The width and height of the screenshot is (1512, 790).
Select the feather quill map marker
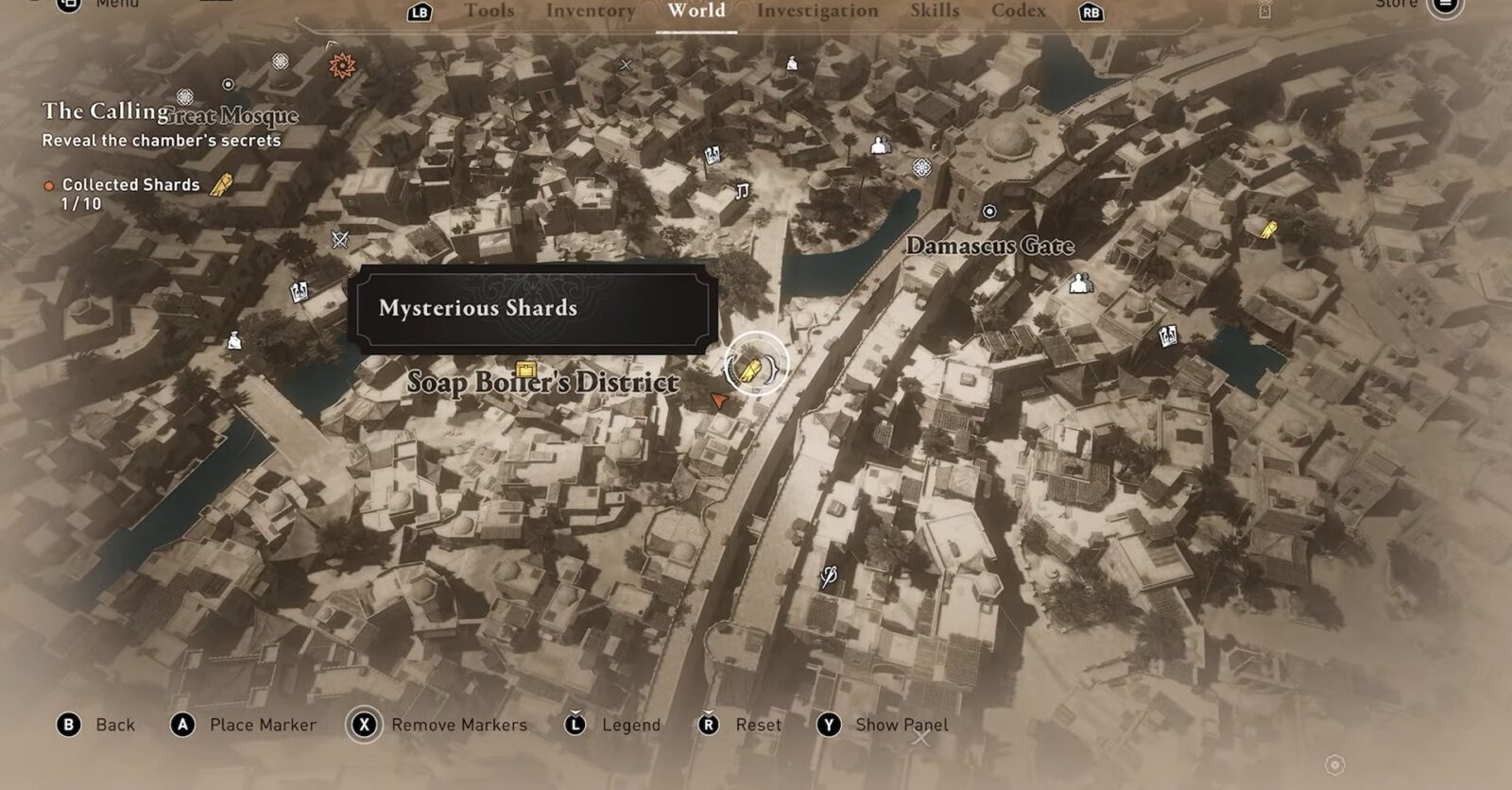(x=829, y=575)
